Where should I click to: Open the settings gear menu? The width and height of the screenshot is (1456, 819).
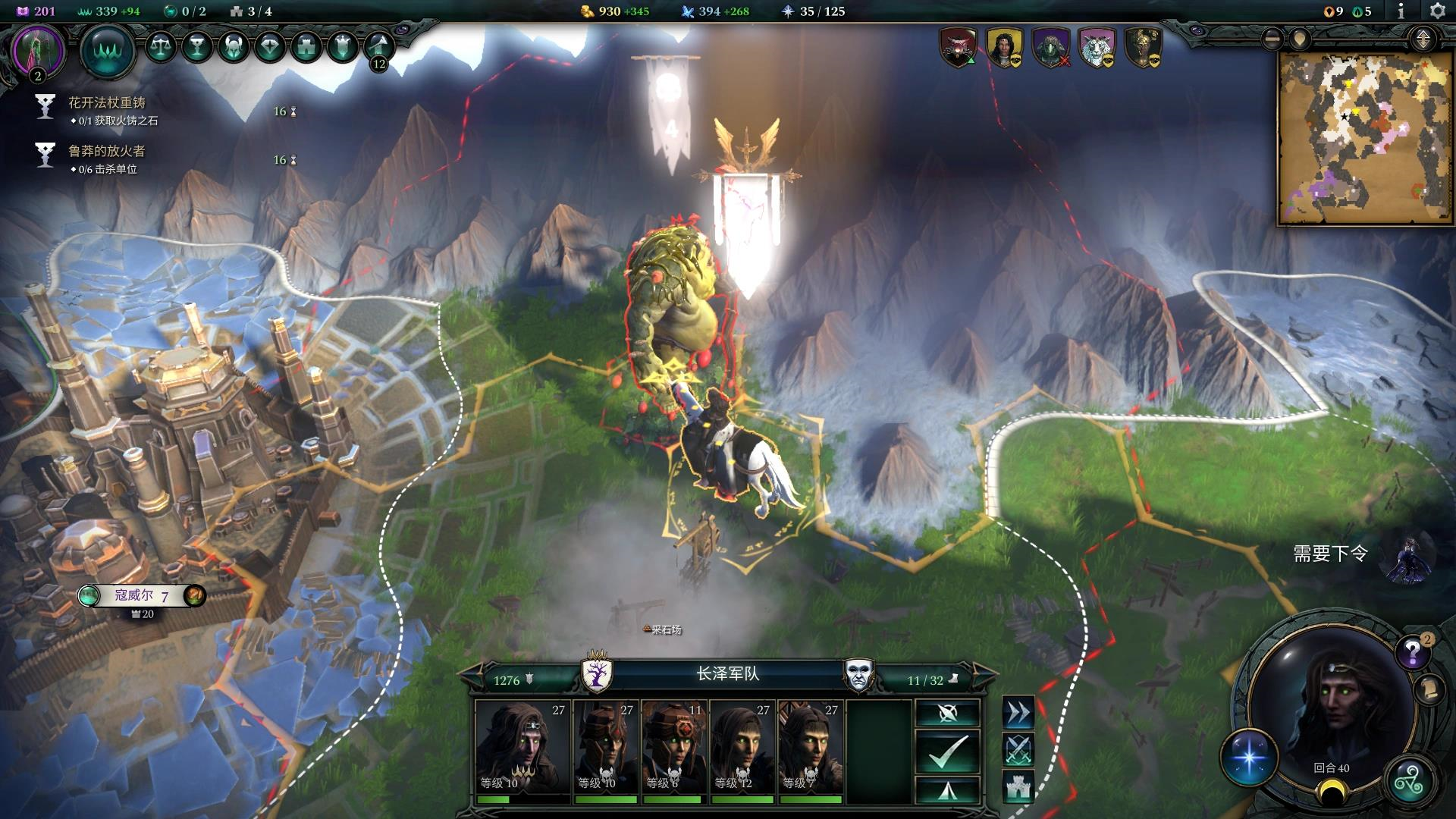pos(1437,11)
